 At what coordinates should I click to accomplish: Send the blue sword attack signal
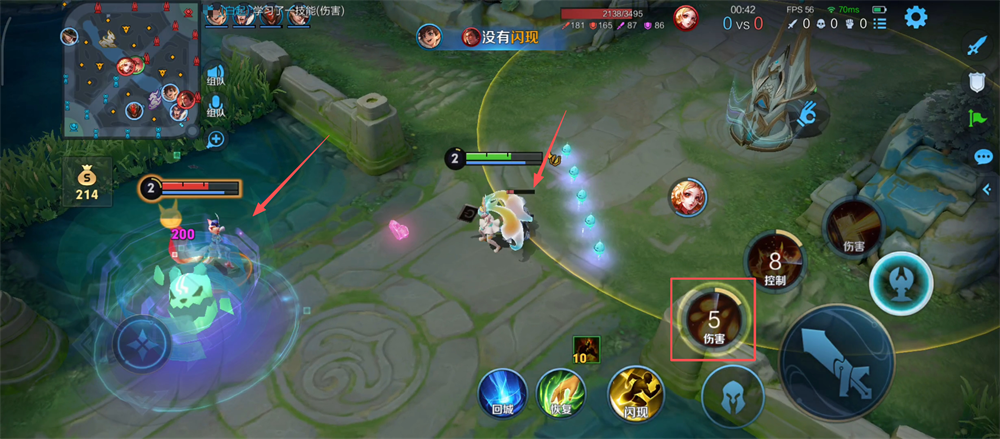(x=977, y=46)
